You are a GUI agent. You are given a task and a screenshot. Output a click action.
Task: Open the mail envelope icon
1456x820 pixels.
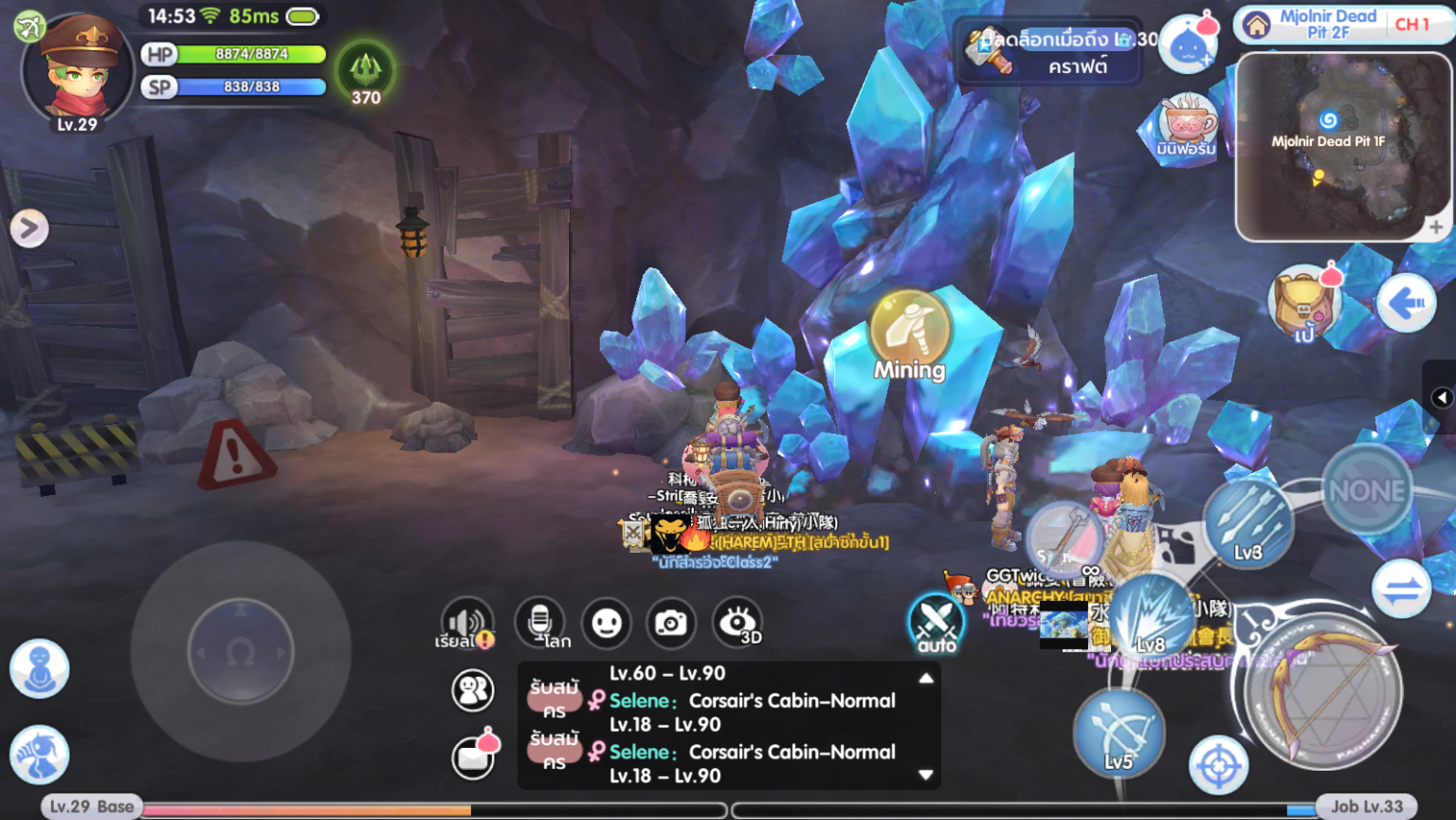pyautogui.click(x=472, y=756)
